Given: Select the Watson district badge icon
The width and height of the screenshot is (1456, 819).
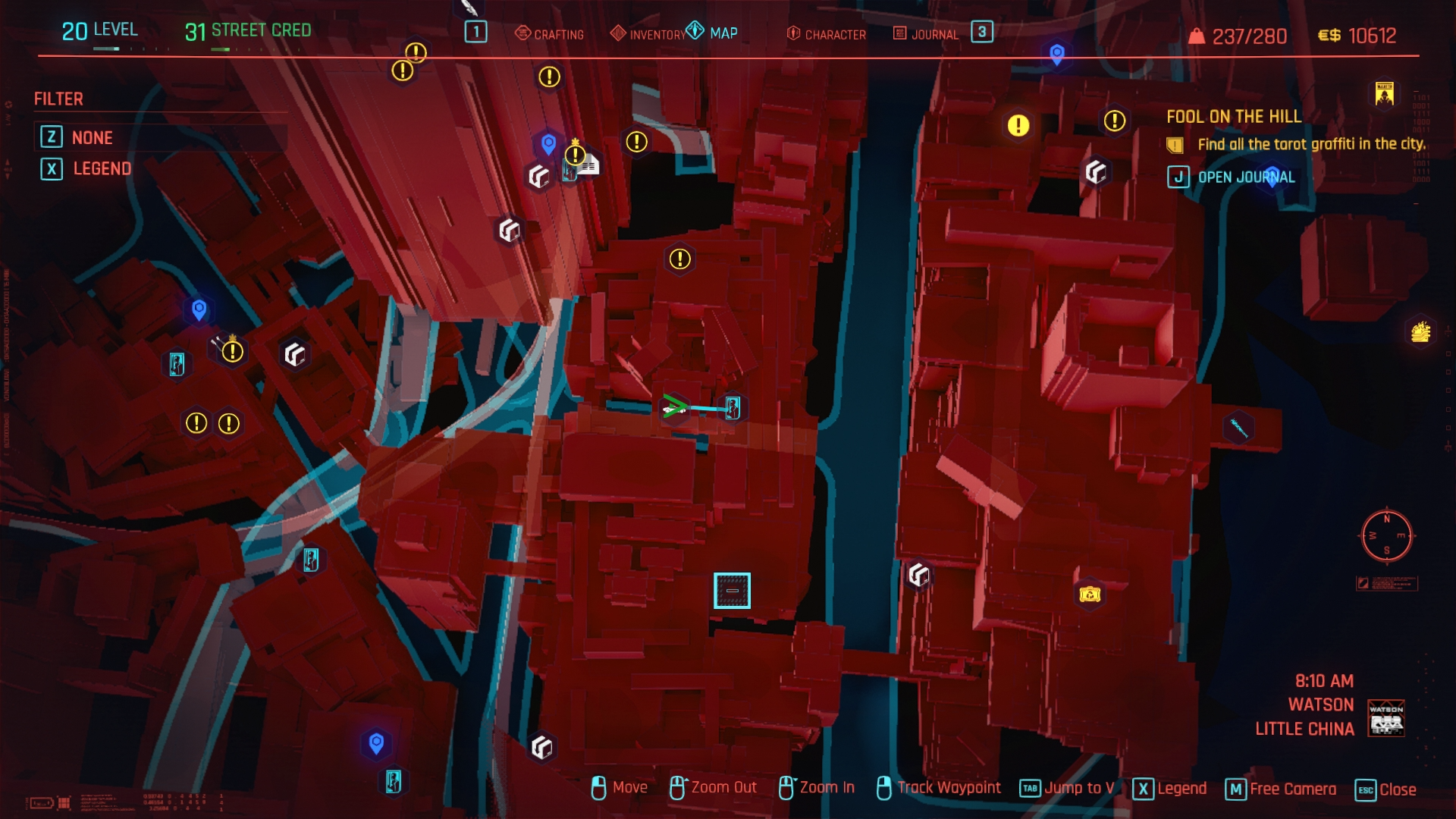Looking at the screenshot, I should click(x=1385, y=718).
